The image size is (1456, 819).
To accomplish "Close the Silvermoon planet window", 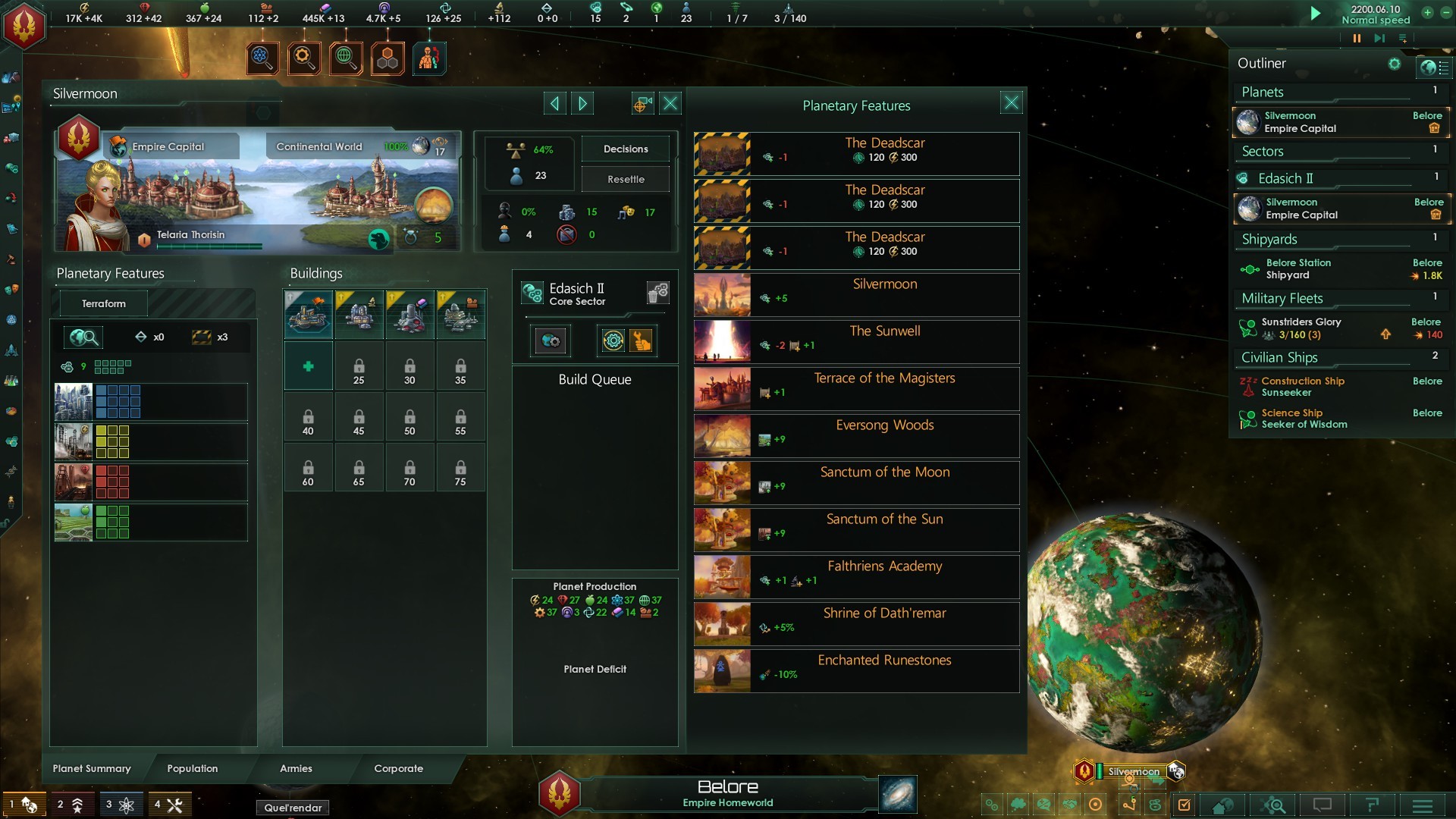I will [x=670, y=103].
